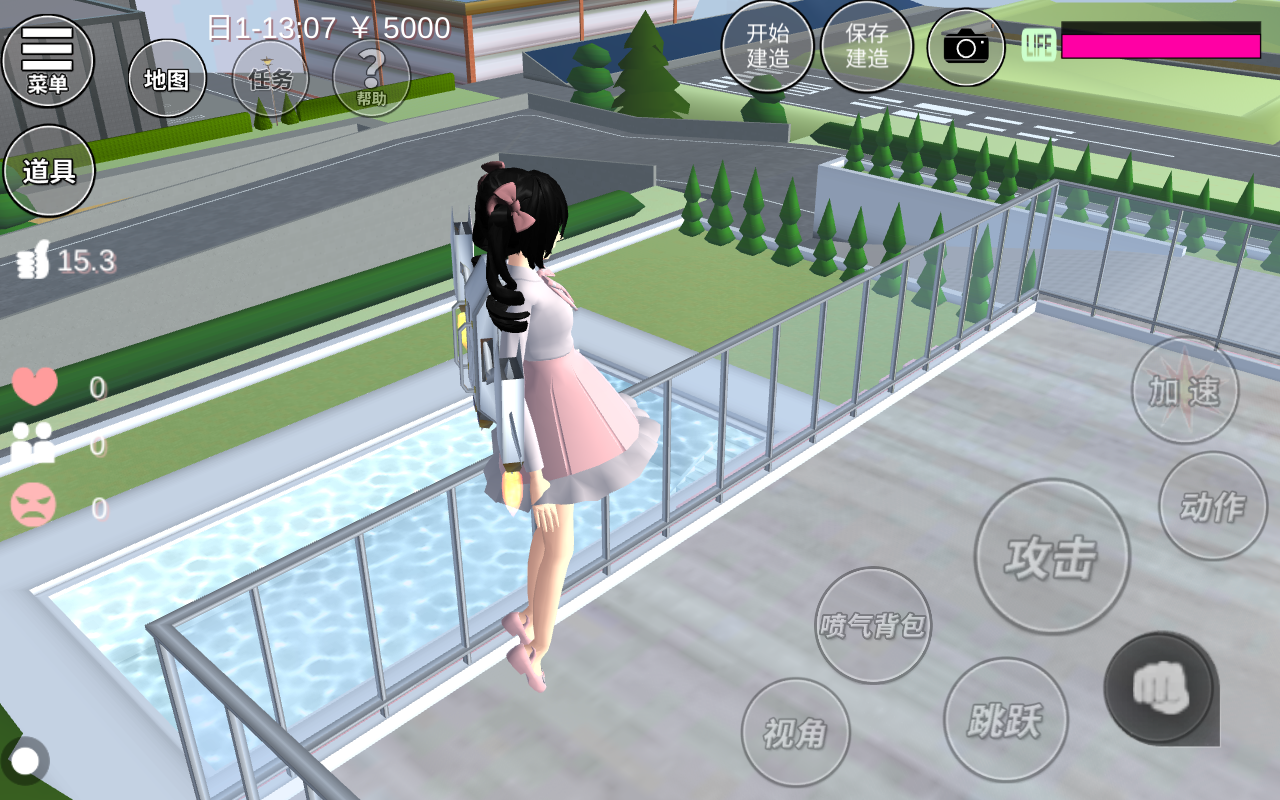
Task: Toggle the 喷气背包 jetpack
Action: tap(872, 625)
